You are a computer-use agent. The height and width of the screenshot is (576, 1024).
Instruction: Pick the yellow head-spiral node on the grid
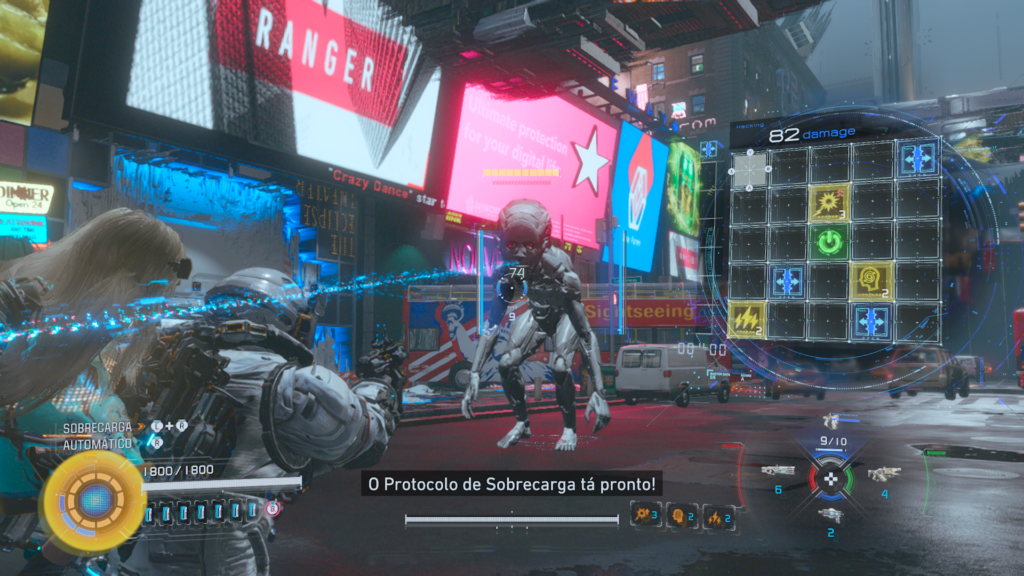pos(870,281)
